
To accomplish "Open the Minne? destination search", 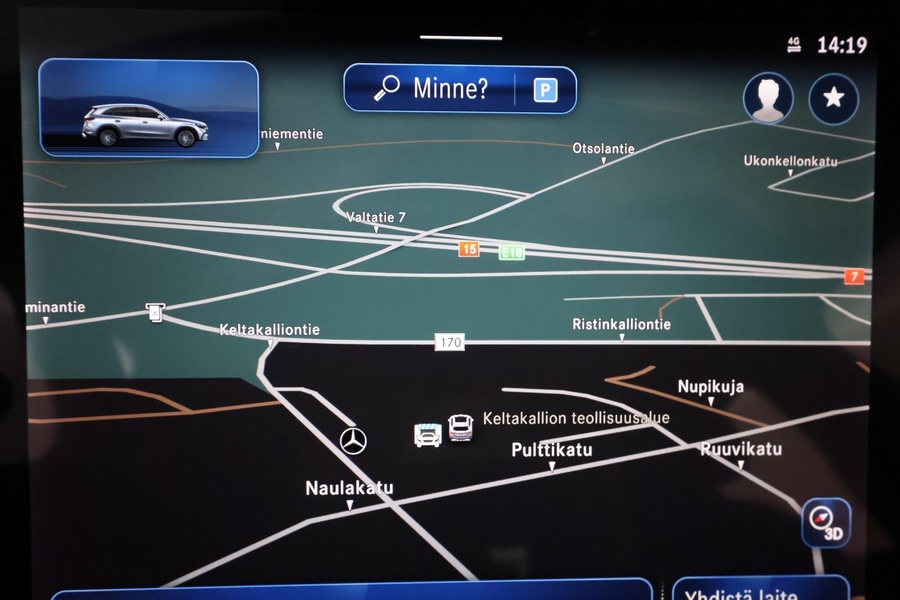I will (x=432, y=90).
